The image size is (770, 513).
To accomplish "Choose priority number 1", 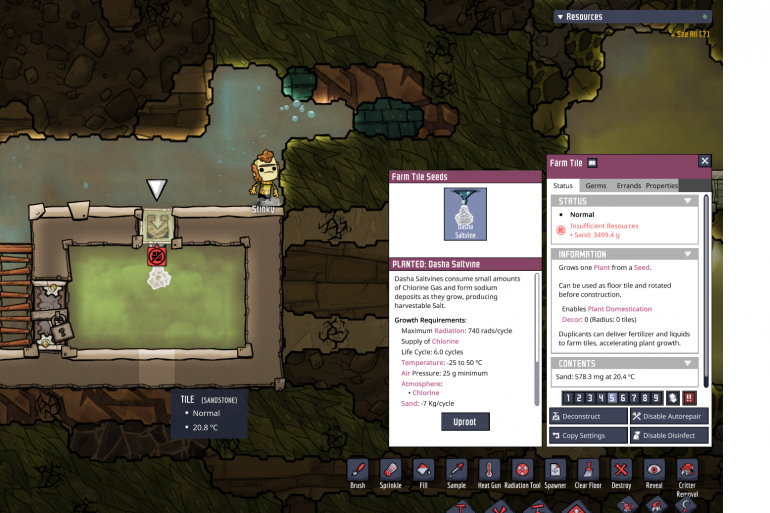I will [x=566, y=398].
